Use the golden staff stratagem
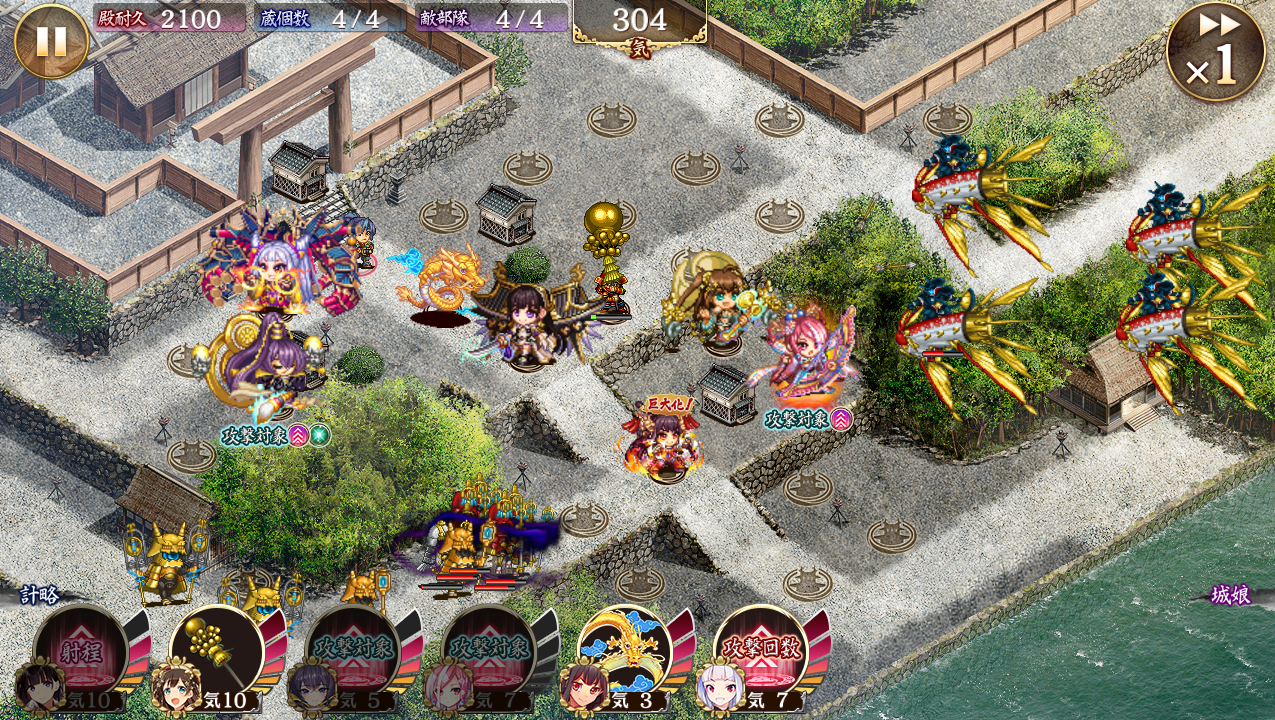The height and width of the screenshot is (720, 1275). (216, 653)
